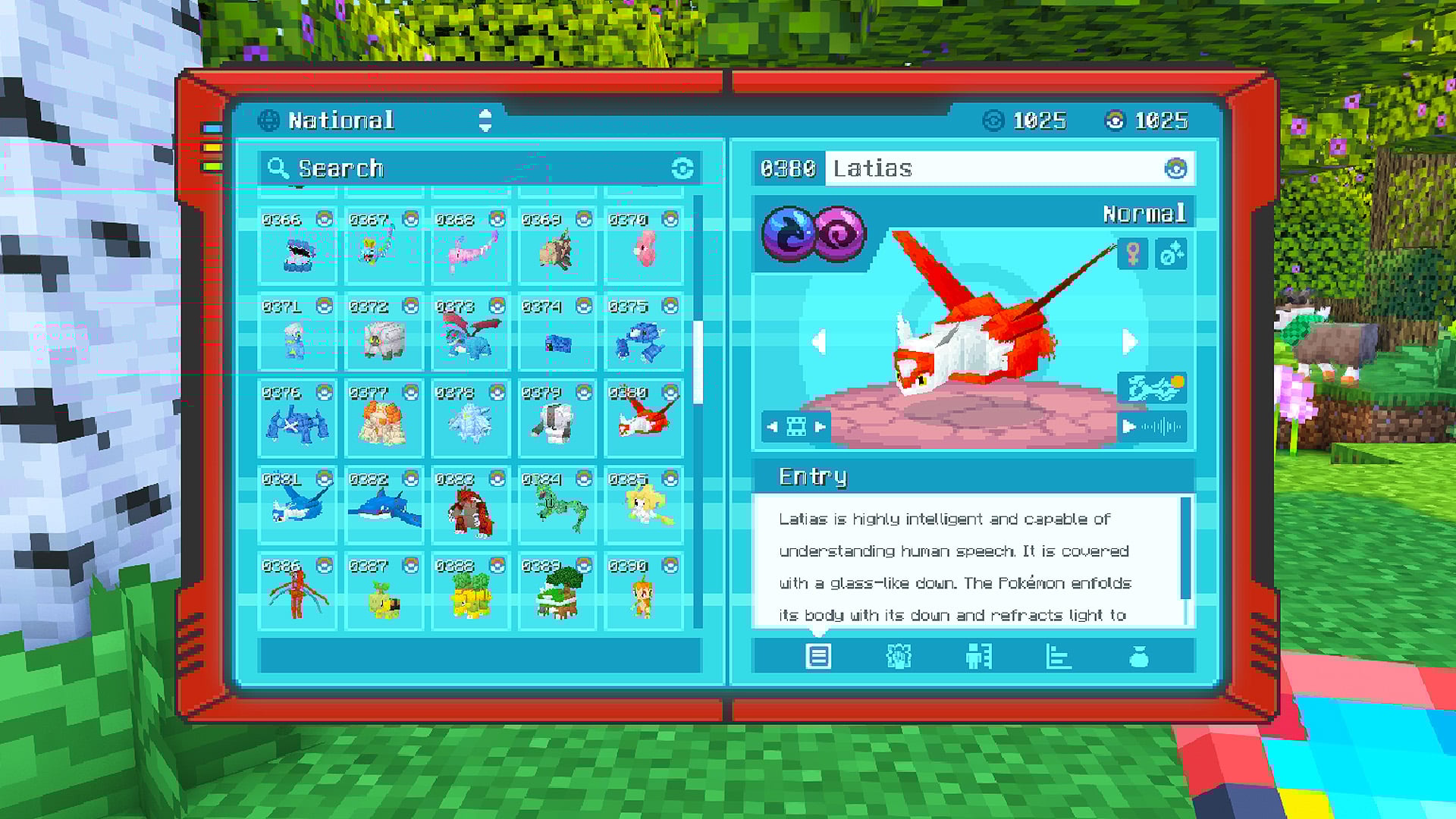Select entry 0384 Rayquaza

[557, 504]
